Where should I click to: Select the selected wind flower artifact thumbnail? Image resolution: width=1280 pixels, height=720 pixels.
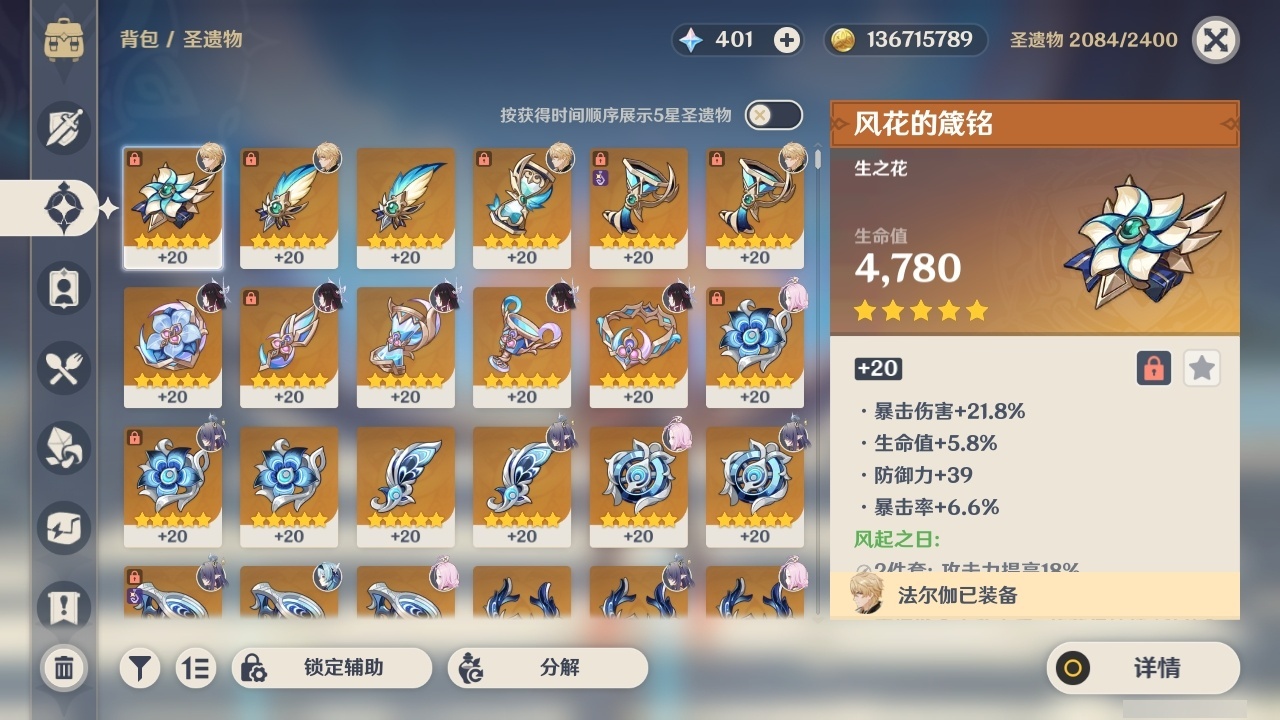(x=172, y=207)
